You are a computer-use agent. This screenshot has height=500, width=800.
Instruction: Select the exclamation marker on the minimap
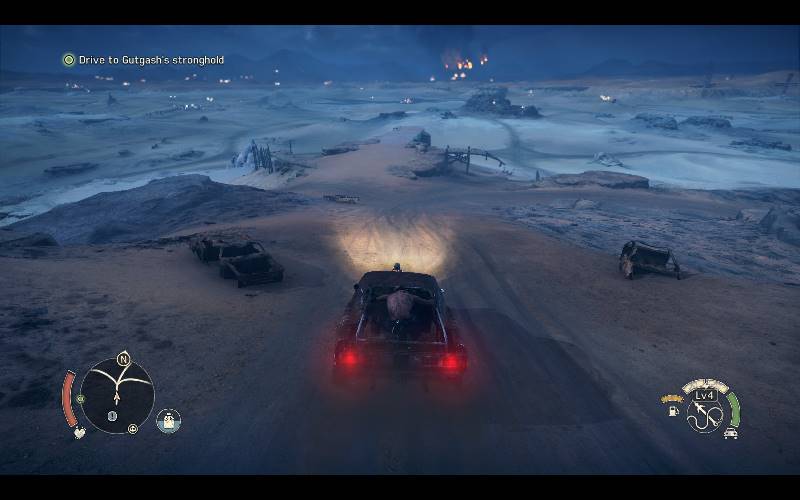click(x=113, y=416)
